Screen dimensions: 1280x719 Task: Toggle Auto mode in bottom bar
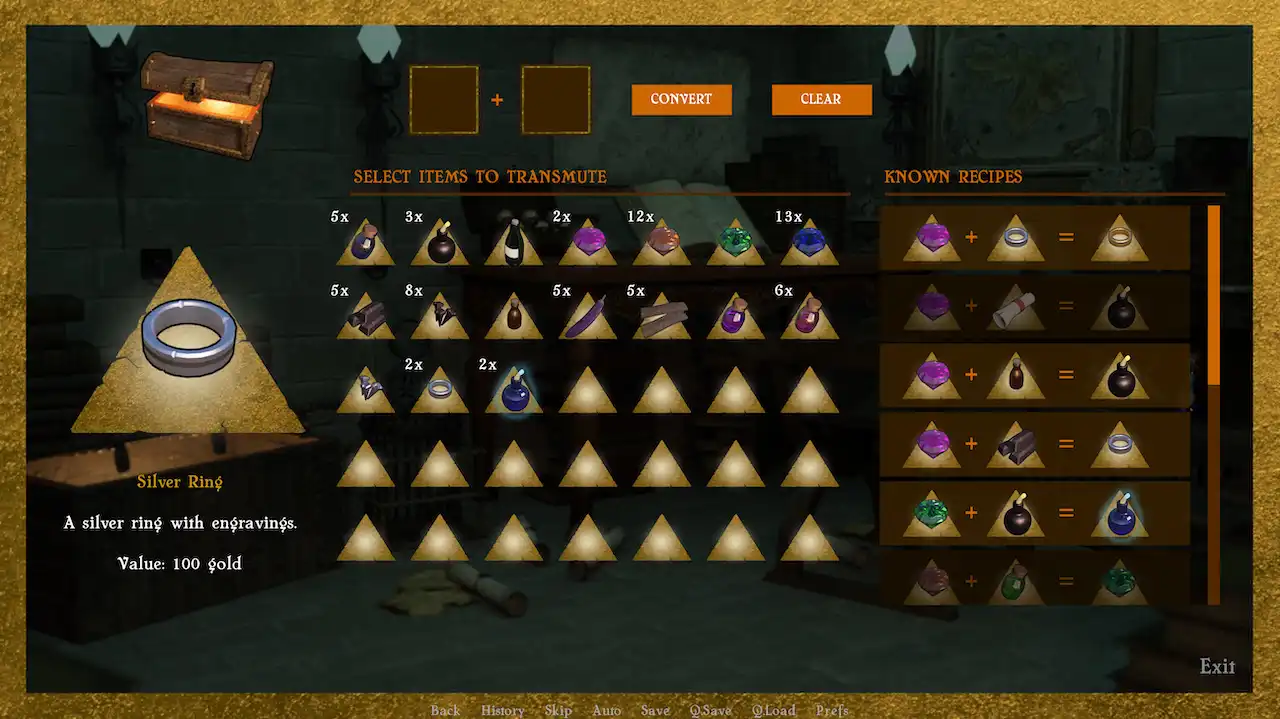(606, 710)
